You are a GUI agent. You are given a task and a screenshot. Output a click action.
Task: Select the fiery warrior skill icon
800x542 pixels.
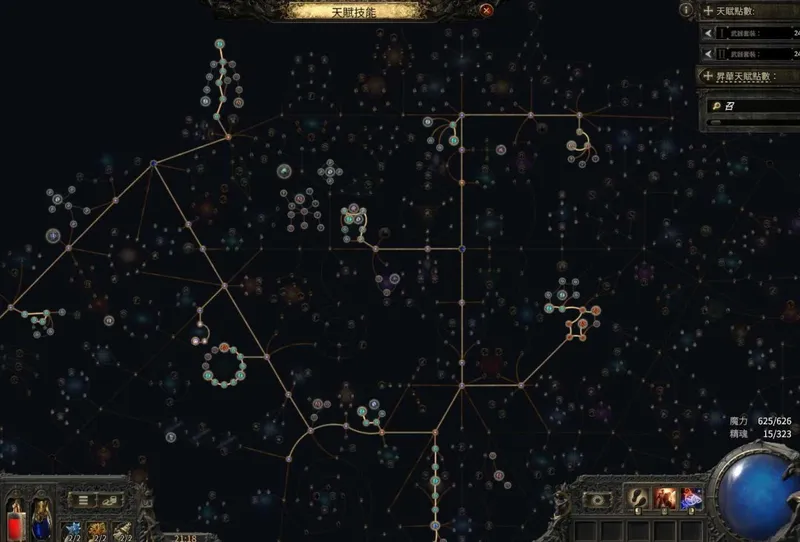pyautogui.click(x=665, y=497)
